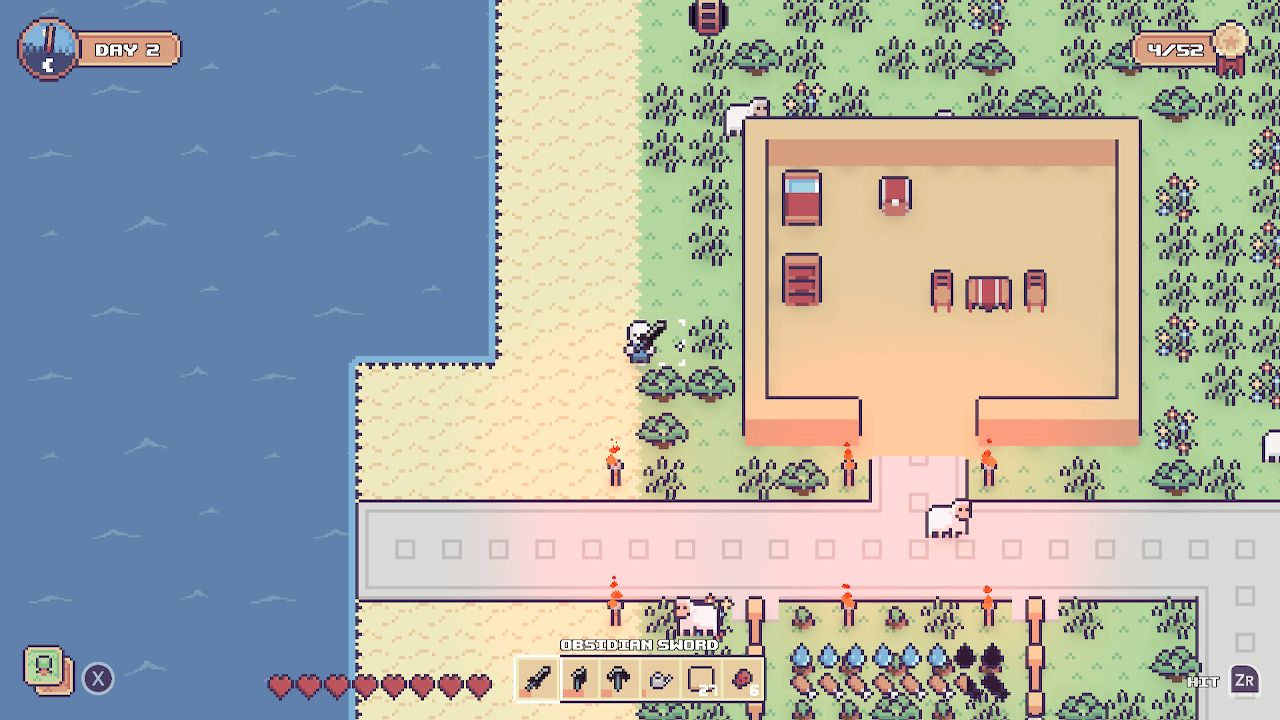The image size is (1280, 720).
Task: Click the first heart in the health bar
Action: click(280, 686)
